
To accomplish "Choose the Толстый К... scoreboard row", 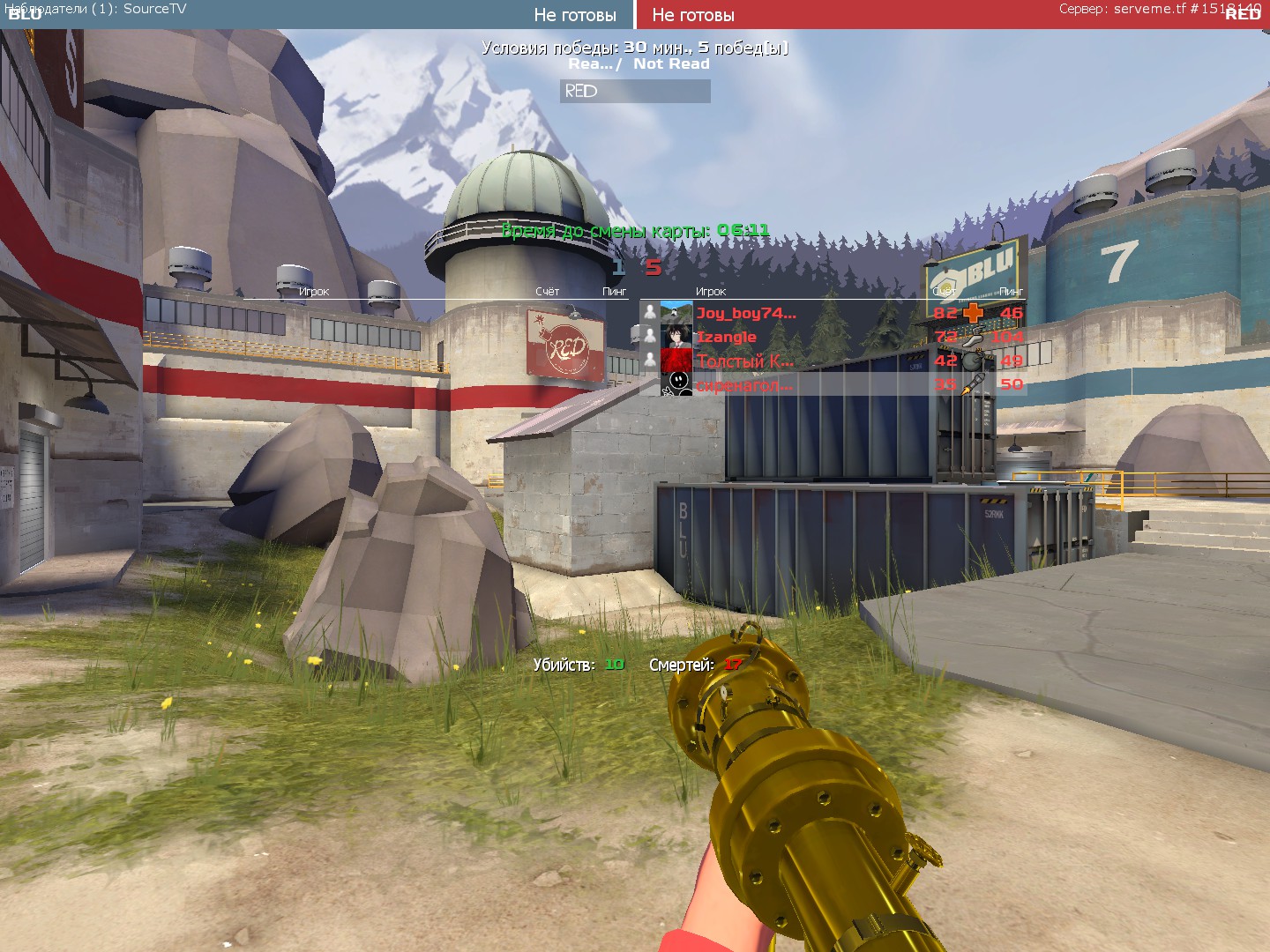I will (x=745, y=361).
